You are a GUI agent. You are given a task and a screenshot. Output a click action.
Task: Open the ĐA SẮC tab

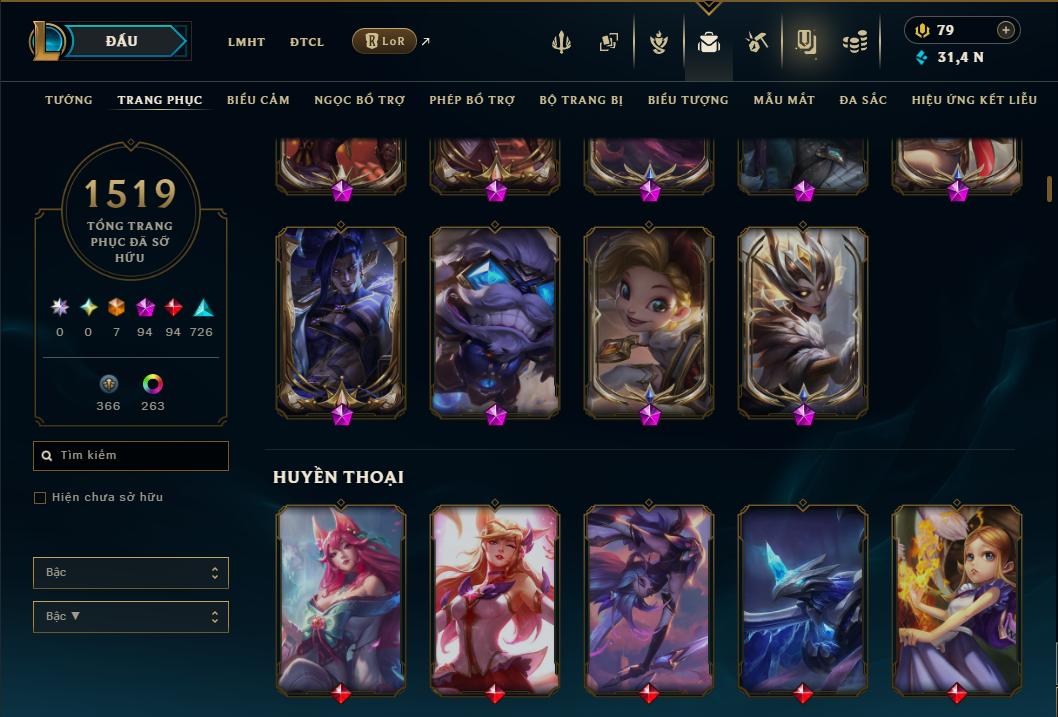(863, 100)
